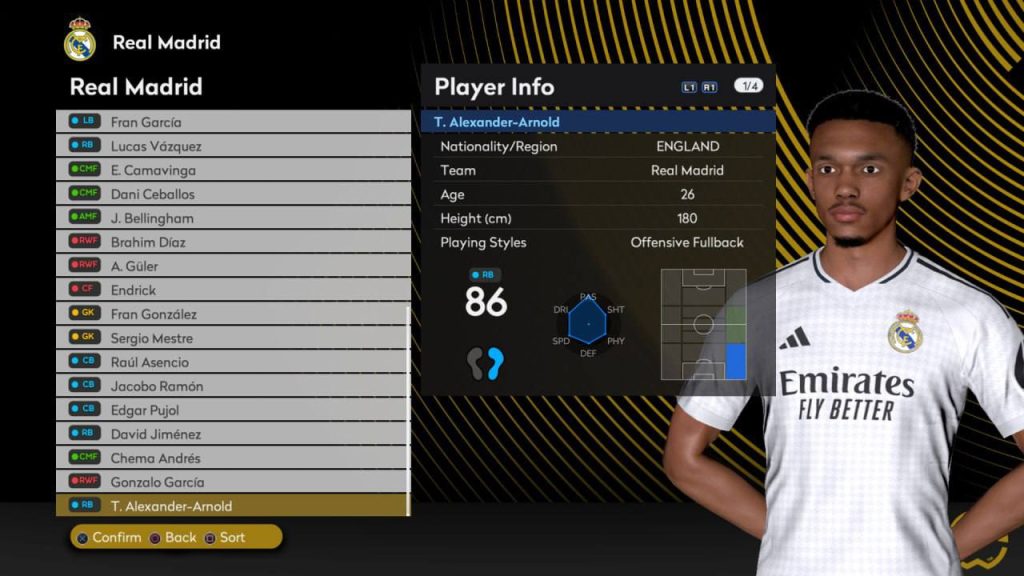Screen dimensions: 1024x576
Task: Select Raúl Asencio's row
Action: (x=233, y=362)
